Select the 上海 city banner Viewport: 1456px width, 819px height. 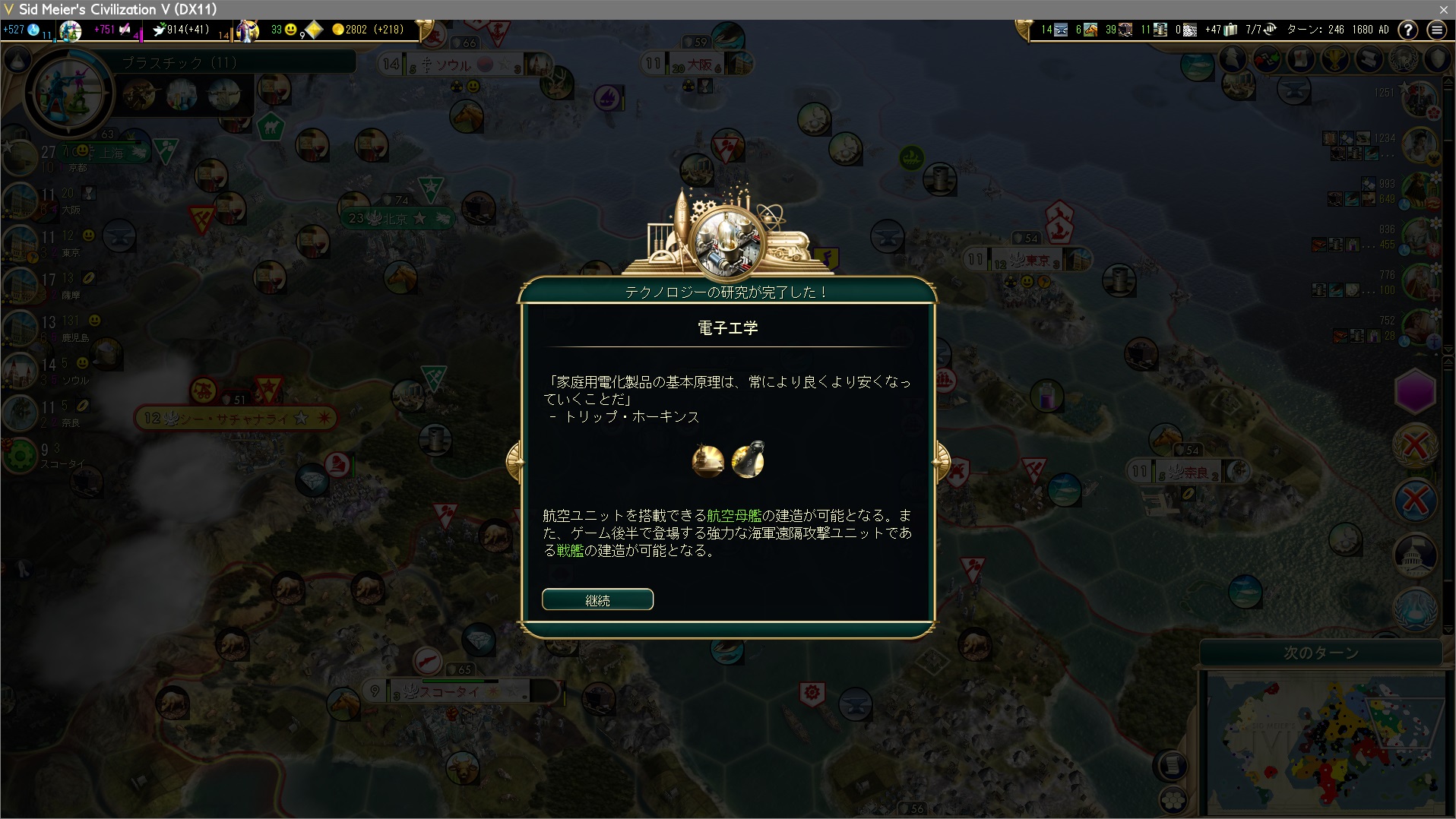pos(114,153)
